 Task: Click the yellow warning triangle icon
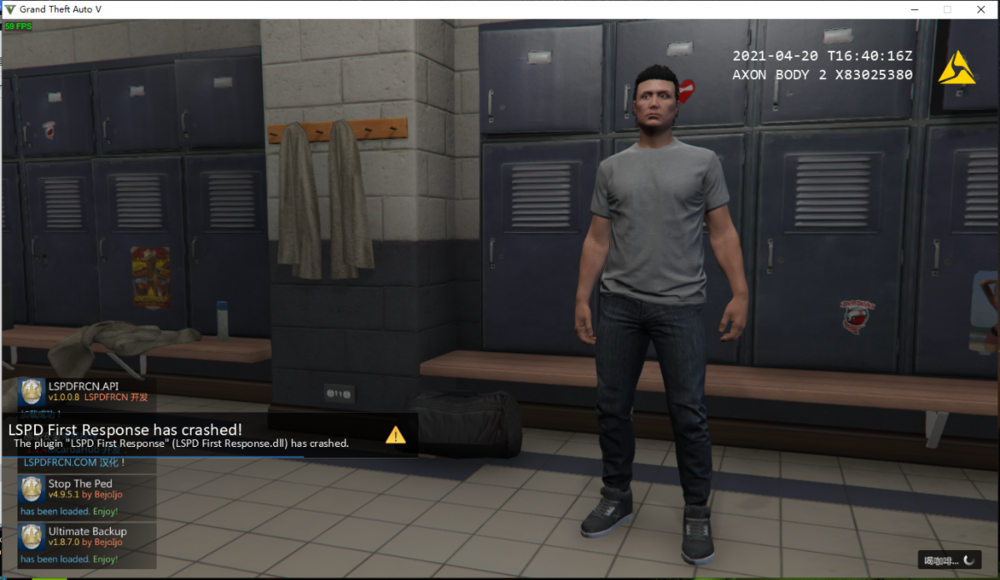[x=396, y=435]
